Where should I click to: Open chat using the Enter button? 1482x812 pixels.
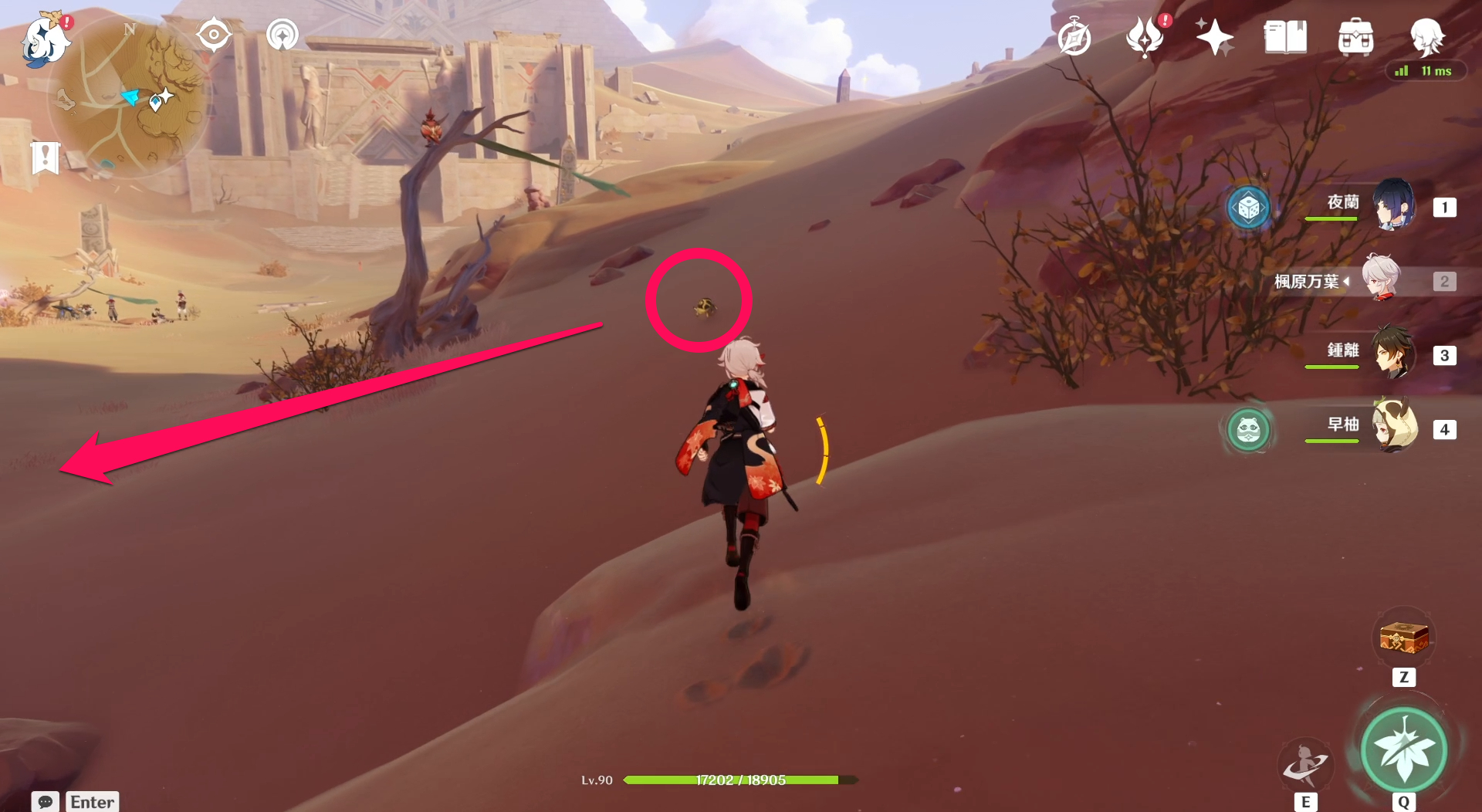coord(92,802)
